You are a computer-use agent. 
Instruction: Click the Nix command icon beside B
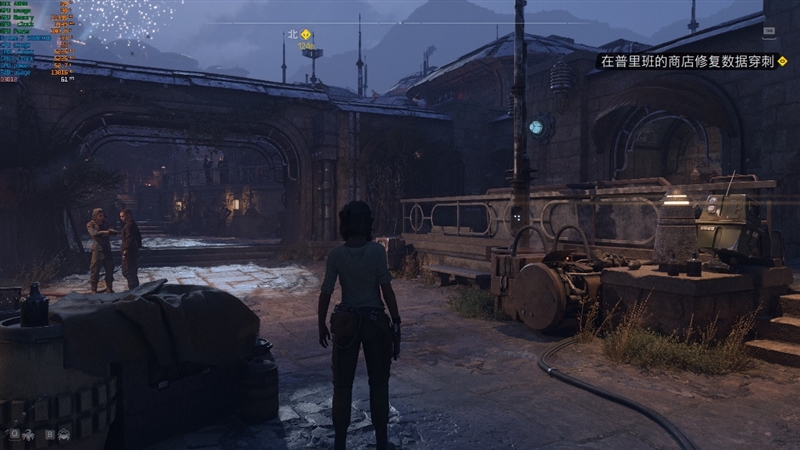tap(64, 434)
